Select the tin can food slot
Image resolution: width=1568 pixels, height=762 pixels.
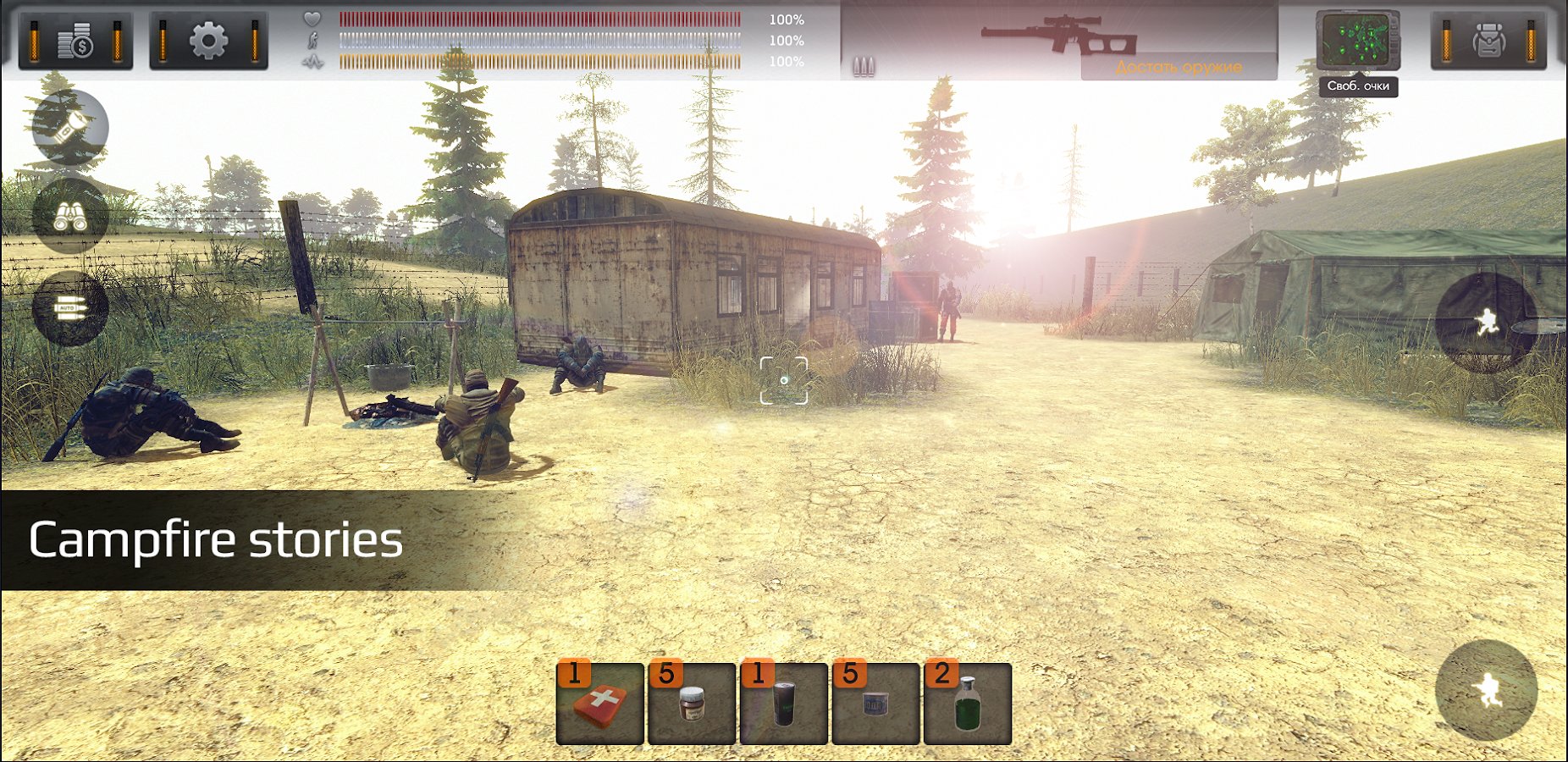875,704
